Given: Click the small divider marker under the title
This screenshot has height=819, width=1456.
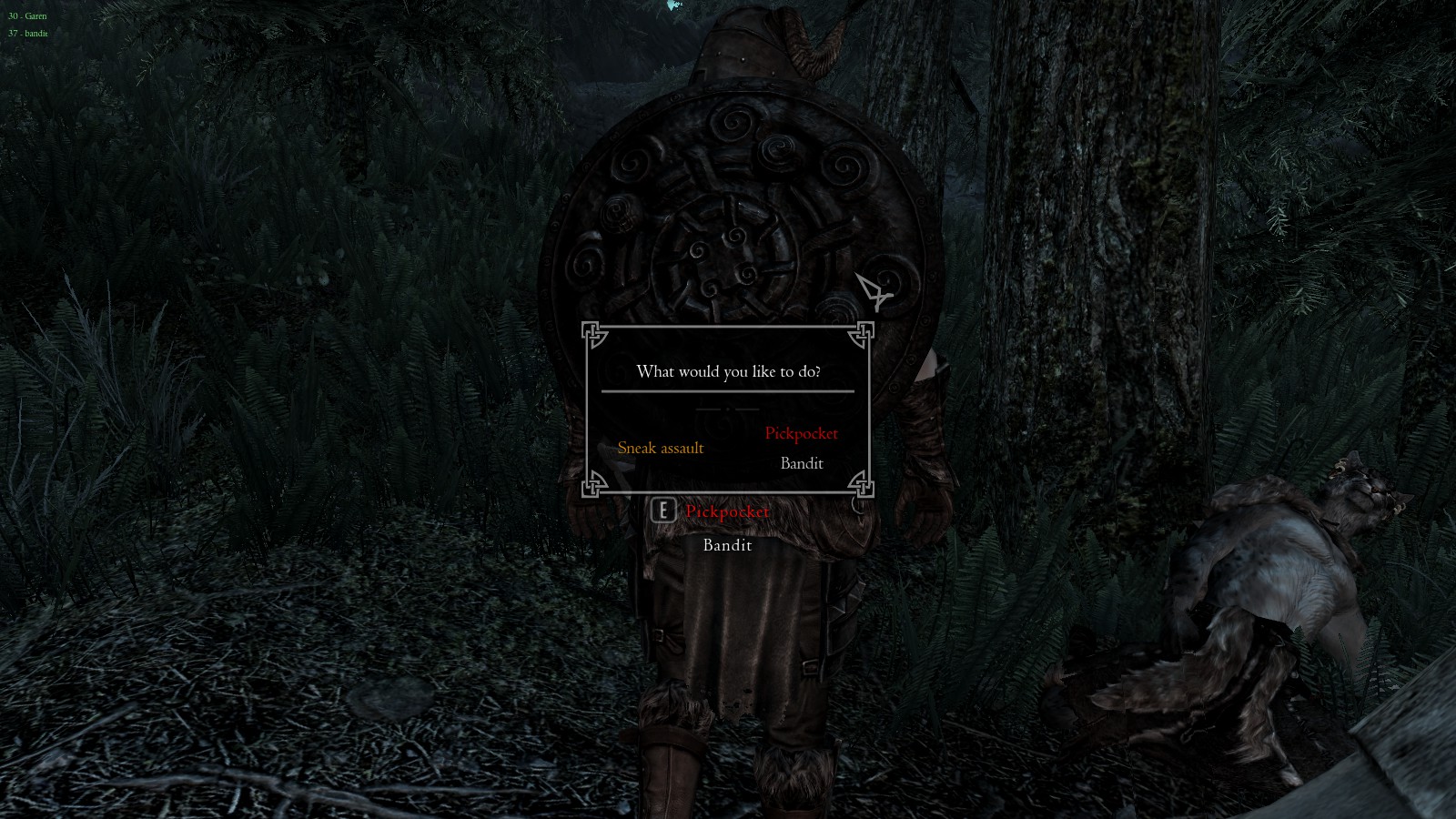Looking at the screenshot, I should [x=728, y=409].
